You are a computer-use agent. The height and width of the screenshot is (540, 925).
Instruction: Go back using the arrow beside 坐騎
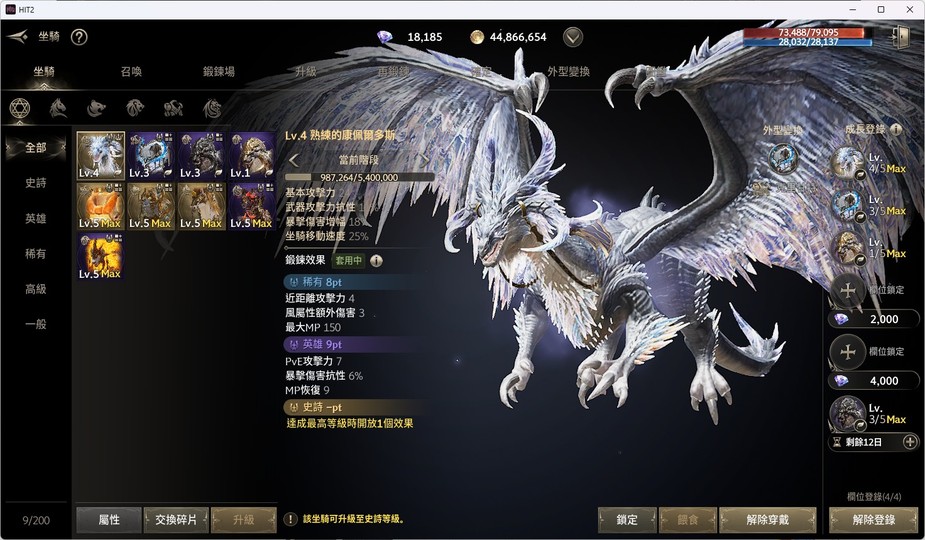[17, 37]
